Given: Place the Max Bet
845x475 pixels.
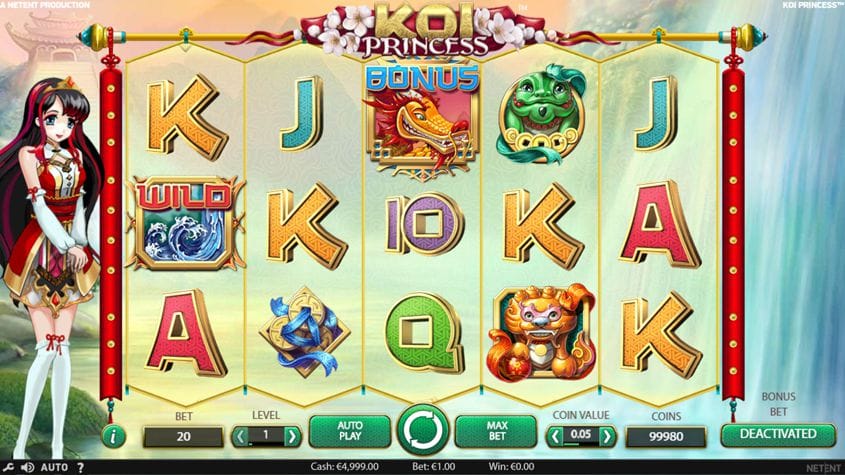Looking at the screenshot, I should (496, 432).
